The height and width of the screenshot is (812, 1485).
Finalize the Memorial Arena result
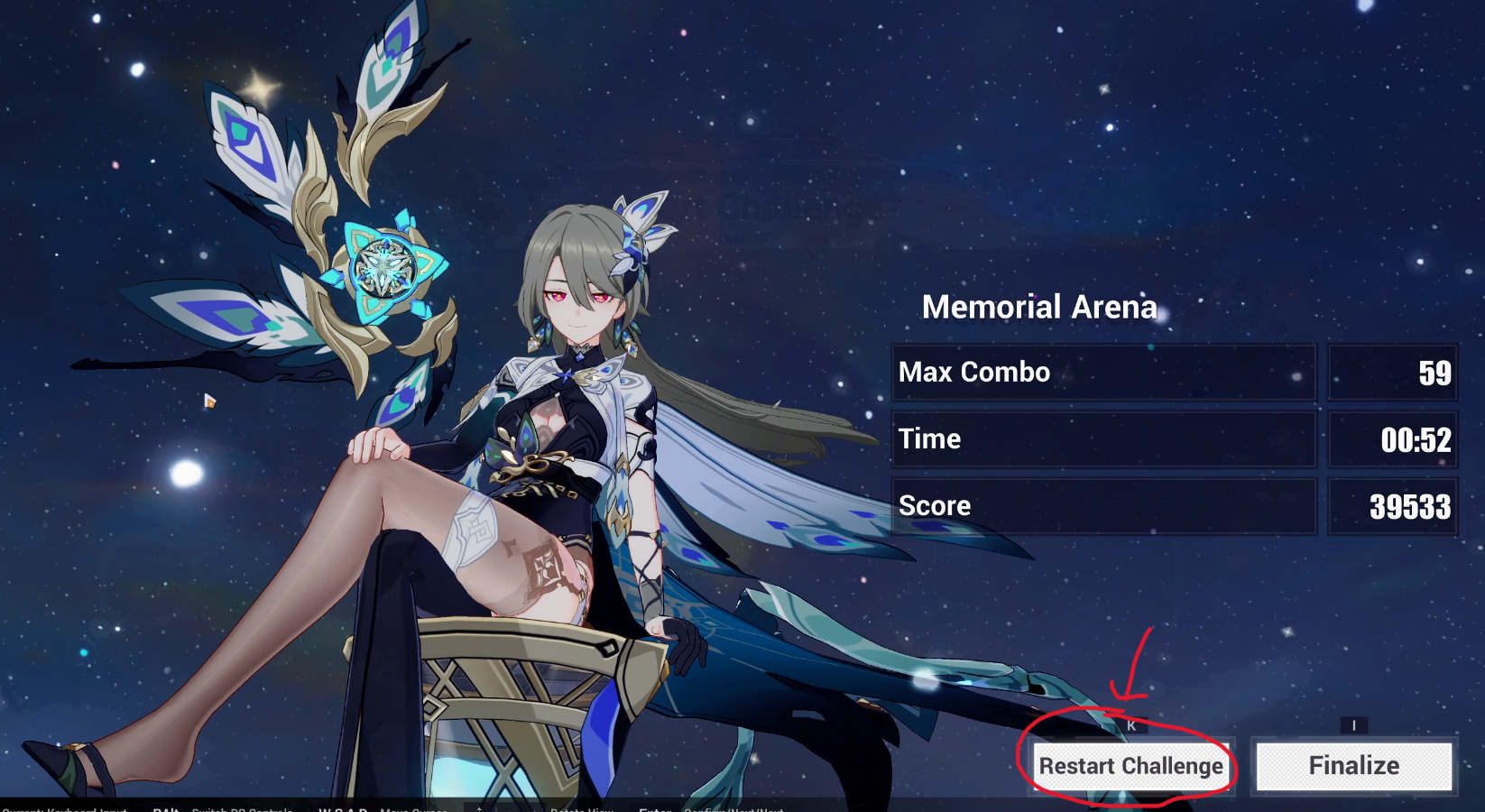coord(1353,766)
